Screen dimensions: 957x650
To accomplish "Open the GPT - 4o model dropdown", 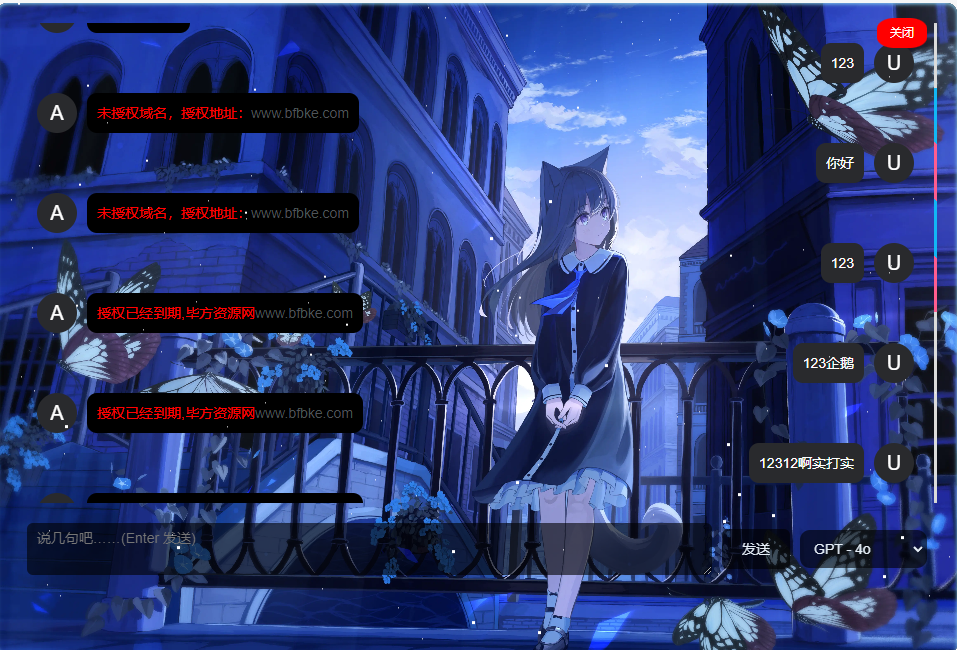I will [863, 549].
